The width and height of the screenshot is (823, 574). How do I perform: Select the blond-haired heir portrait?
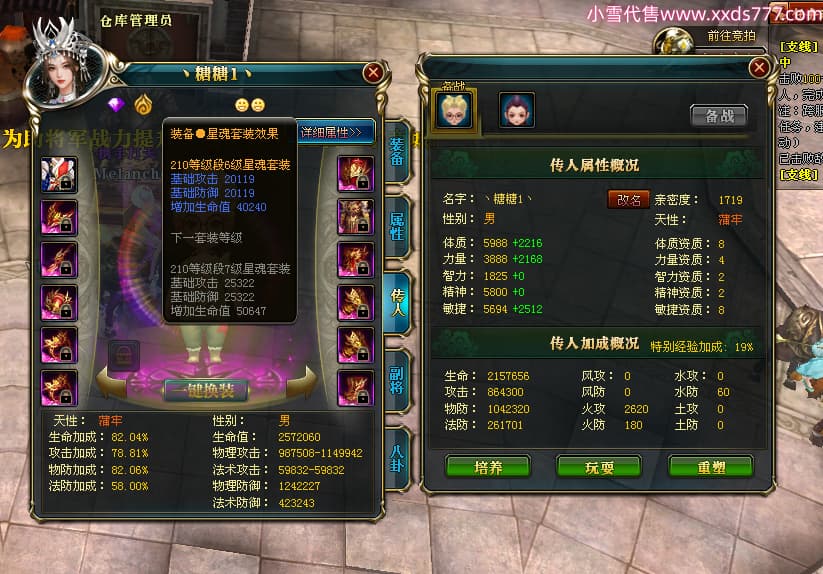tap(454, 109)
